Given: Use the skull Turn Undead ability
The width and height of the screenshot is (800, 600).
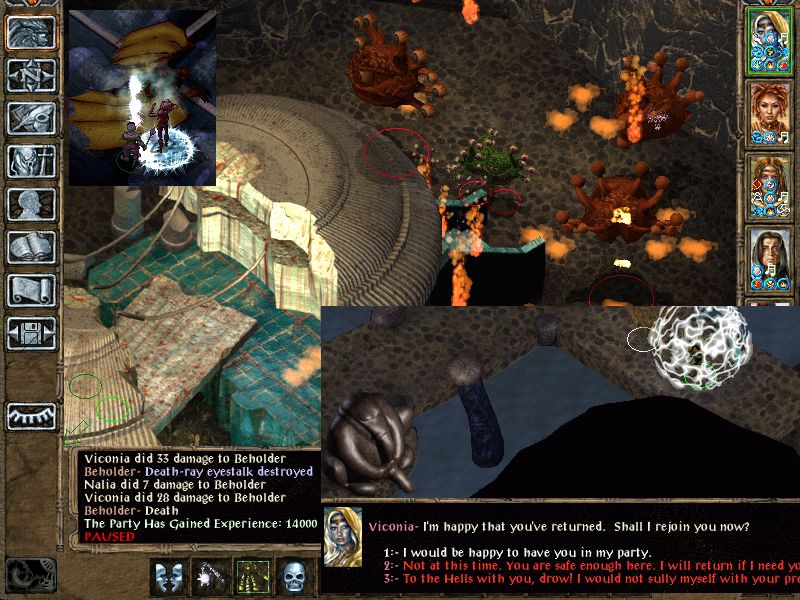Looking at the screenshot, I should point(293,577).
